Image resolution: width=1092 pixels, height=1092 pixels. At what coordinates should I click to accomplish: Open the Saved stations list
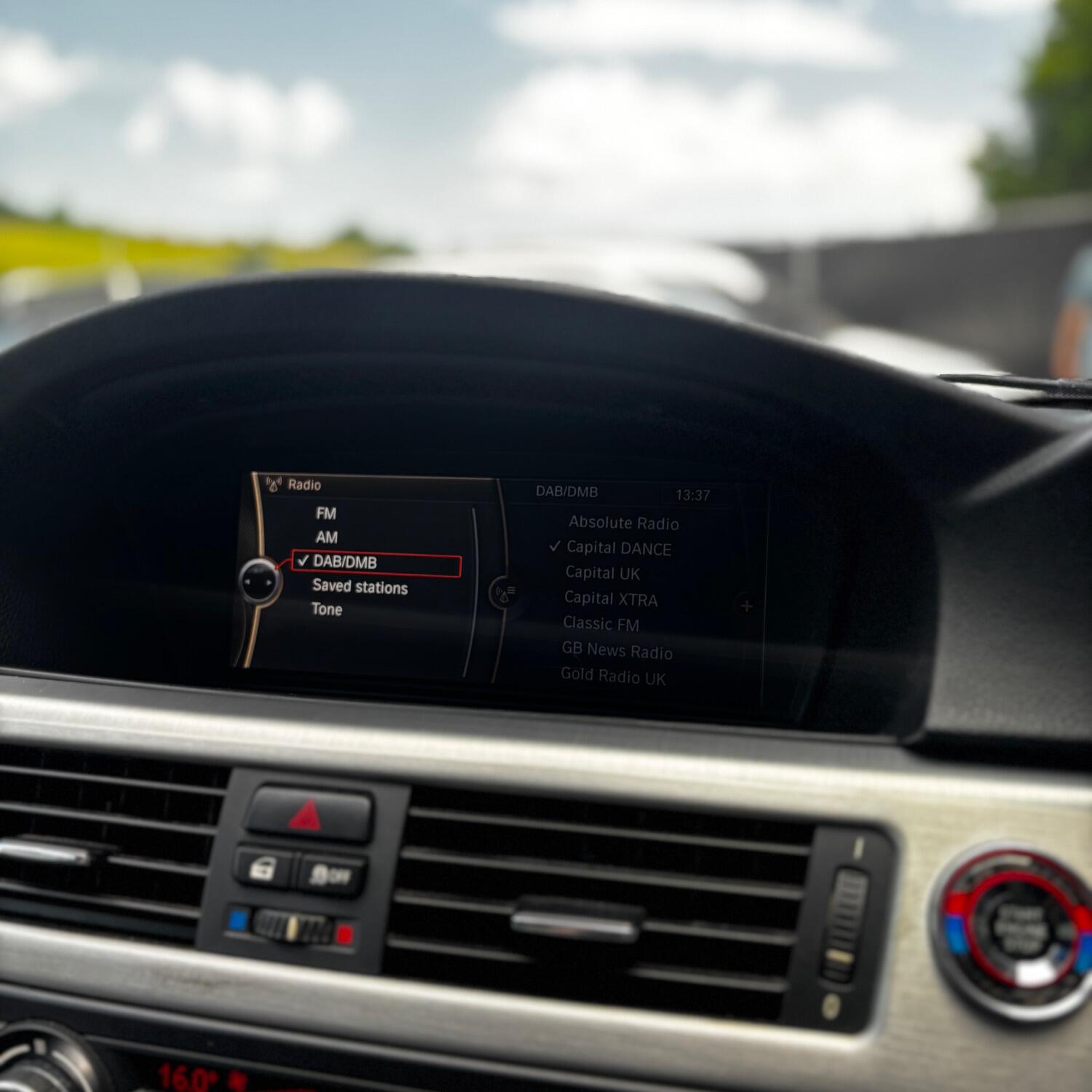tap(360, 587)
